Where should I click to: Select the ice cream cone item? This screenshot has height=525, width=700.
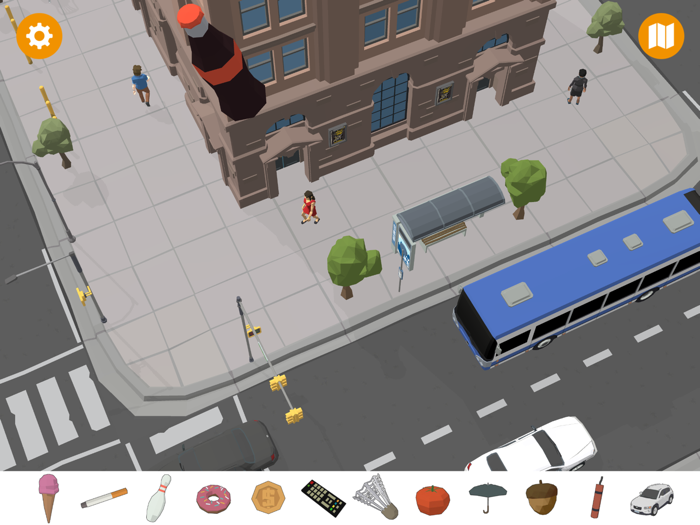pos(48,497)
